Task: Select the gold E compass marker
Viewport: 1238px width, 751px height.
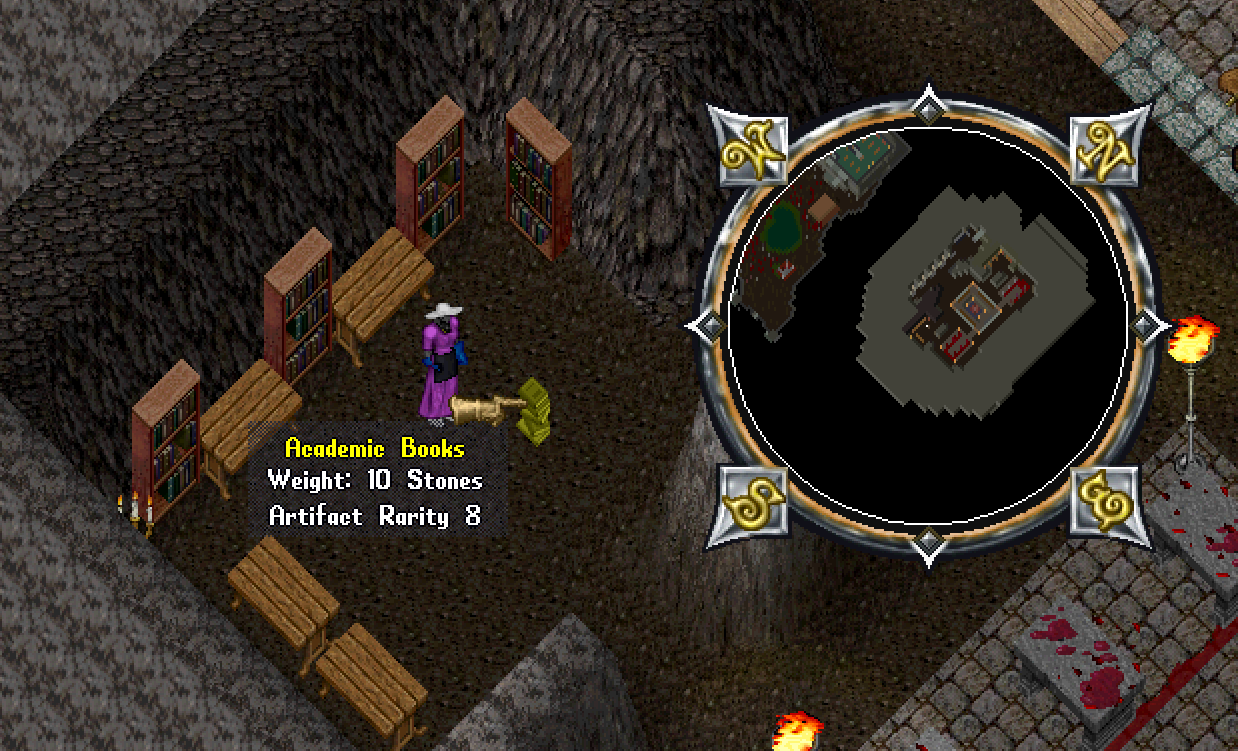Action: [1104, 502]
